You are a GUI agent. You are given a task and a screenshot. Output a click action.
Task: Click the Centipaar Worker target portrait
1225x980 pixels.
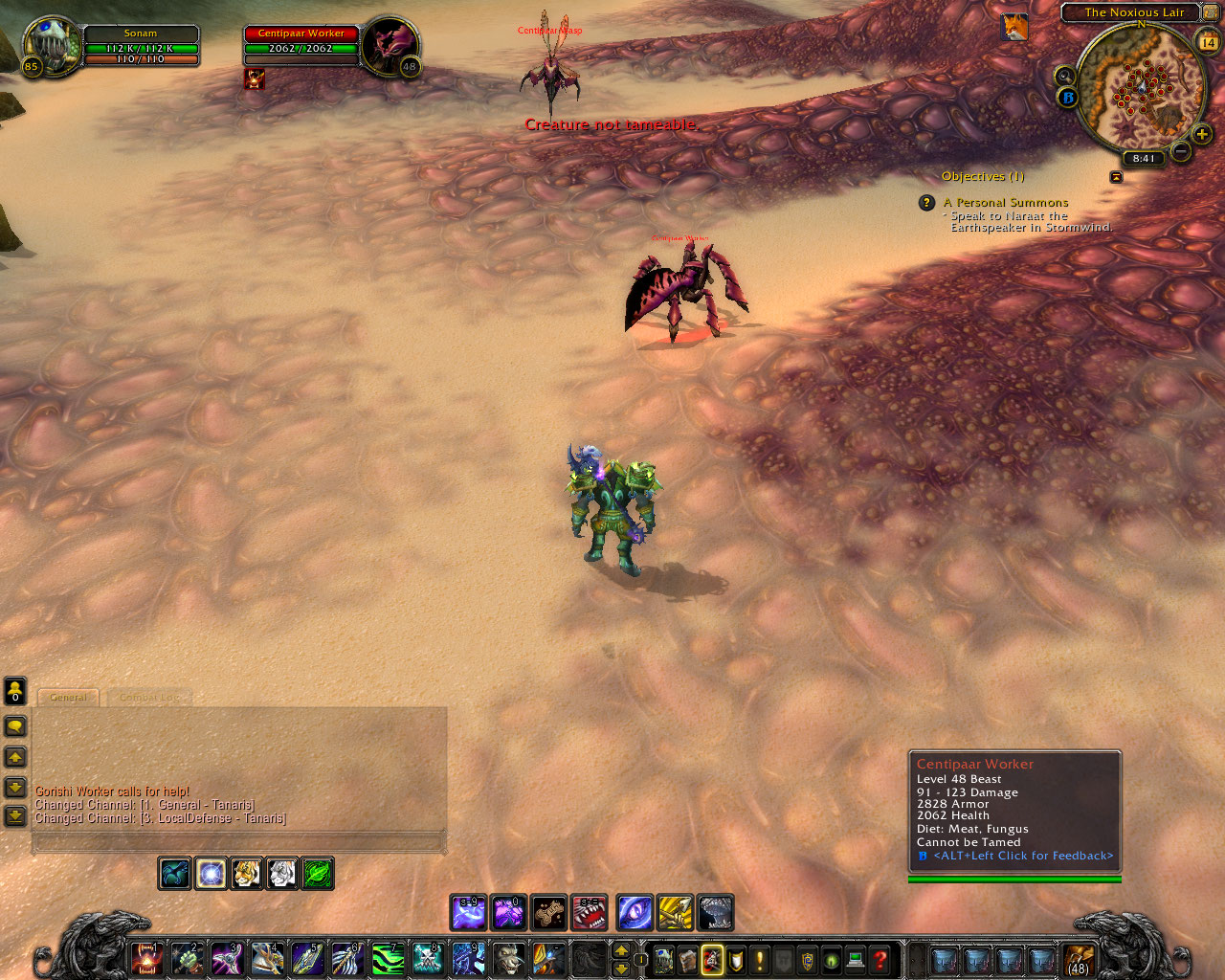390,43
